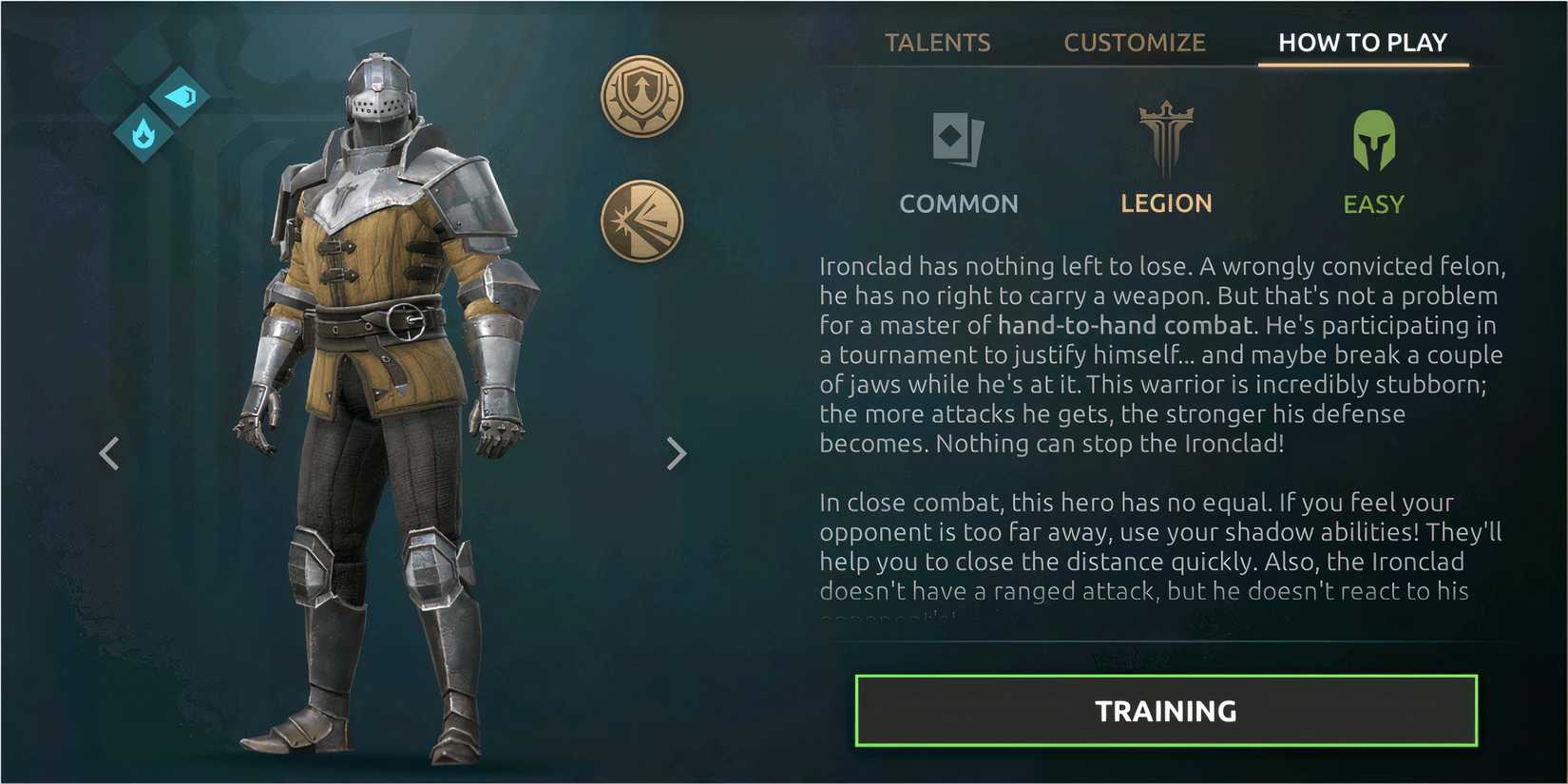Screen dimensions: 1568x784
Task: Switch to the Talents tab
Action: click(x=938, y=42)
